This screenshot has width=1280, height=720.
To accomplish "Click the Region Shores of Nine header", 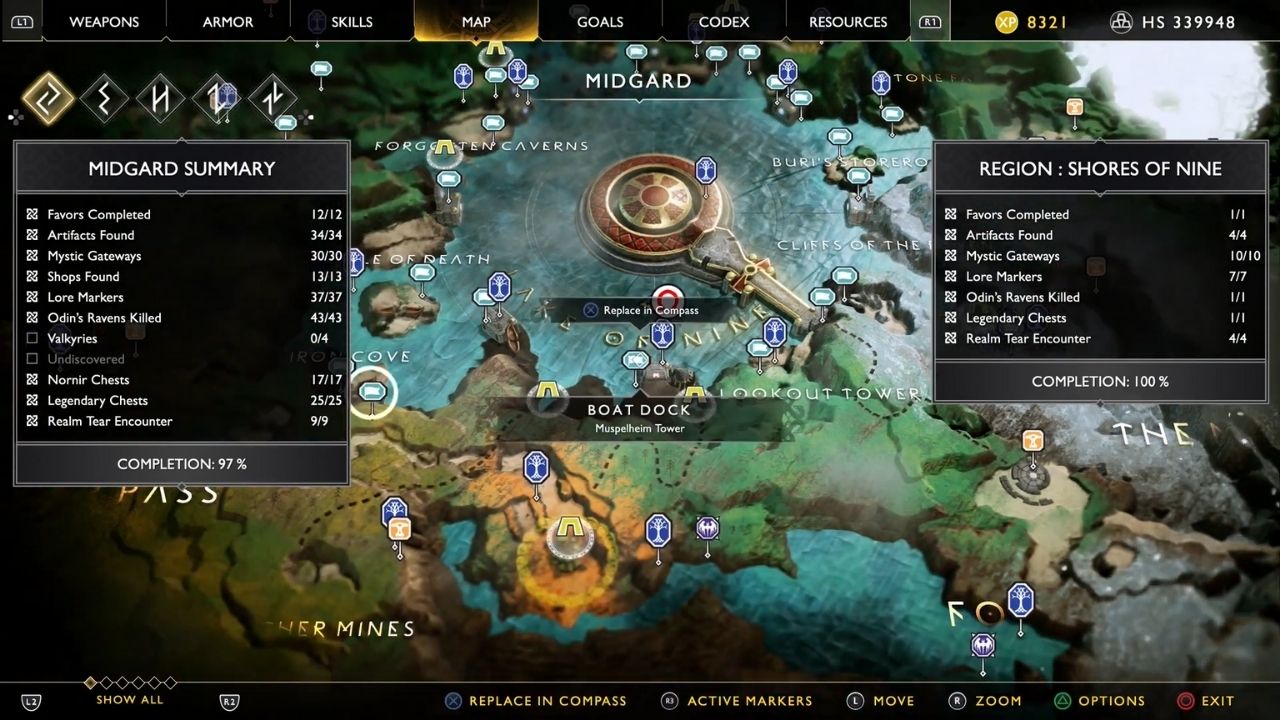I will point(1100,169).
